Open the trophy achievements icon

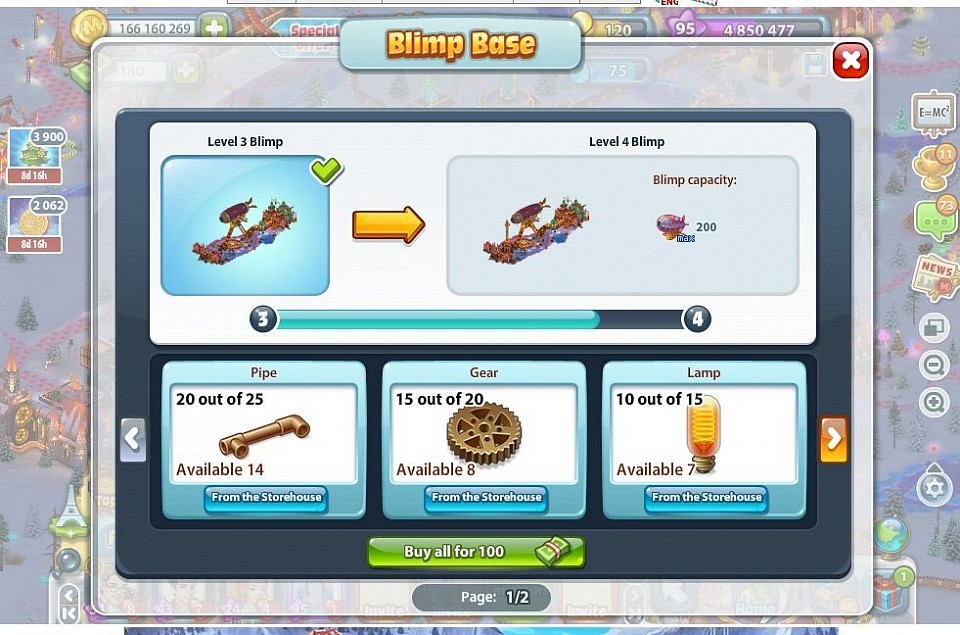(x=933, y=167)
